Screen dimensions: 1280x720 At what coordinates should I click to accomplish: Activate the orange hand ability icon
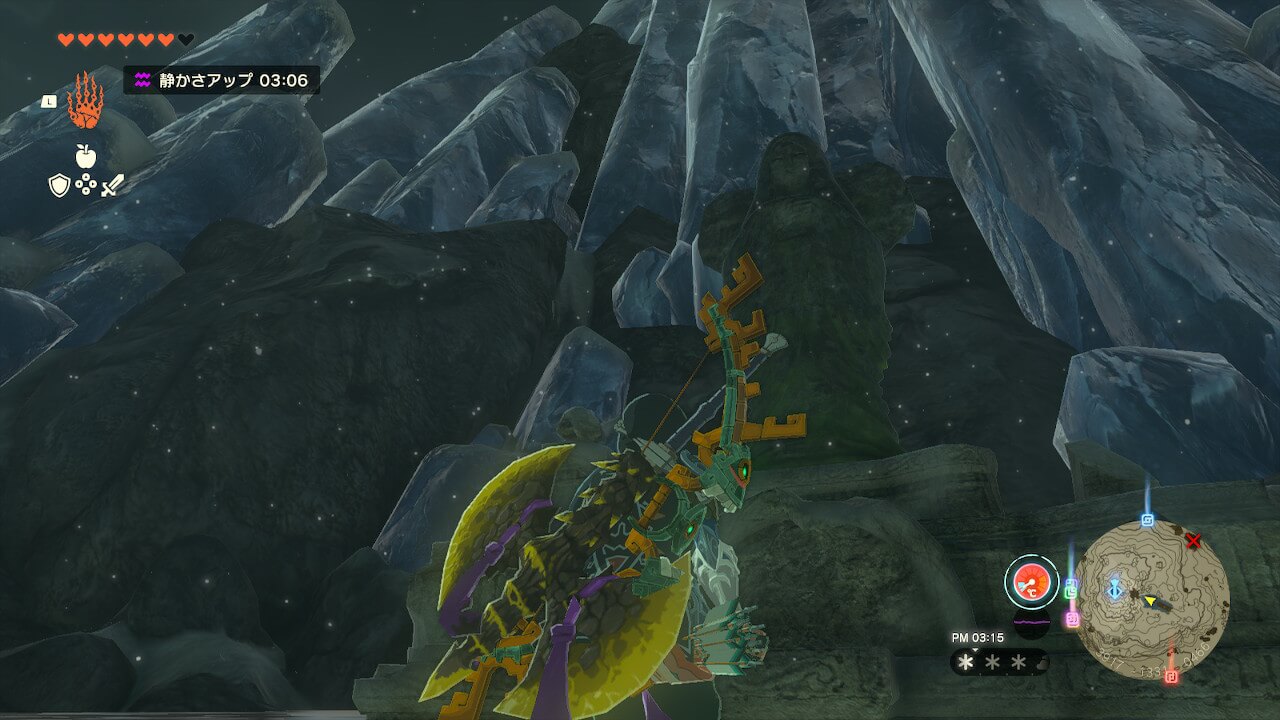(x=85, y=101)
